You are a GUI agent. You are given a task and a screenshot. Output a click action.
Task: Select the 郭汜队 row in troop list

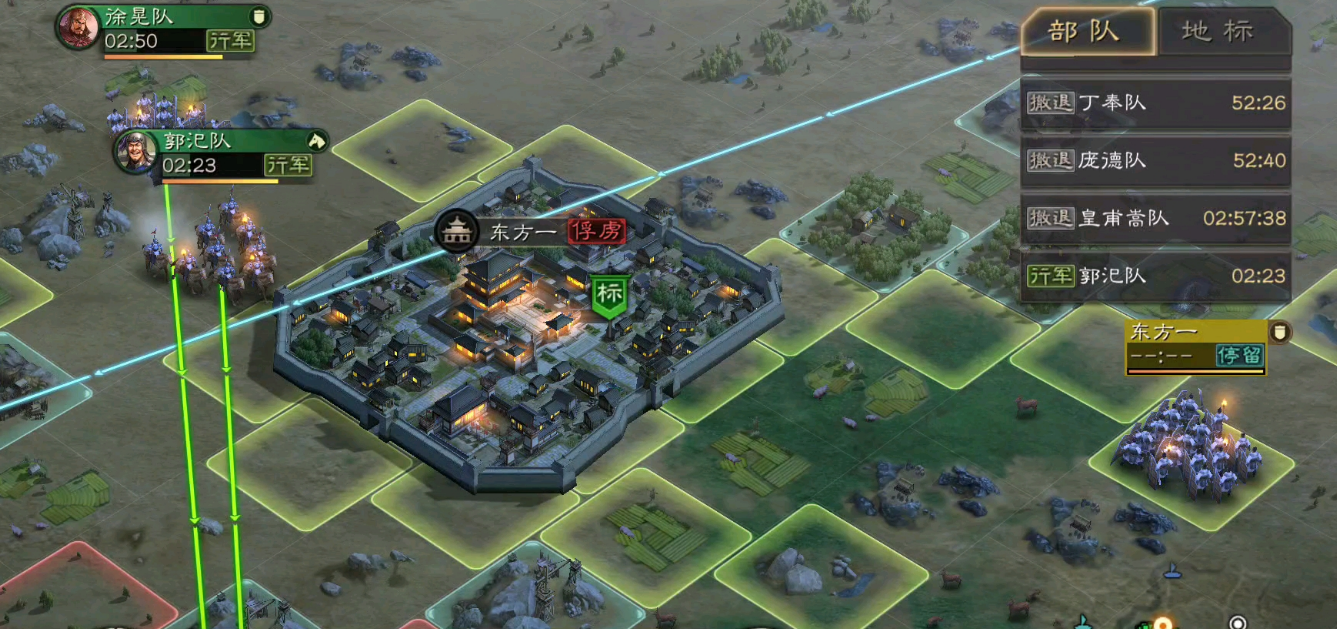click(x=1156, y=276)
